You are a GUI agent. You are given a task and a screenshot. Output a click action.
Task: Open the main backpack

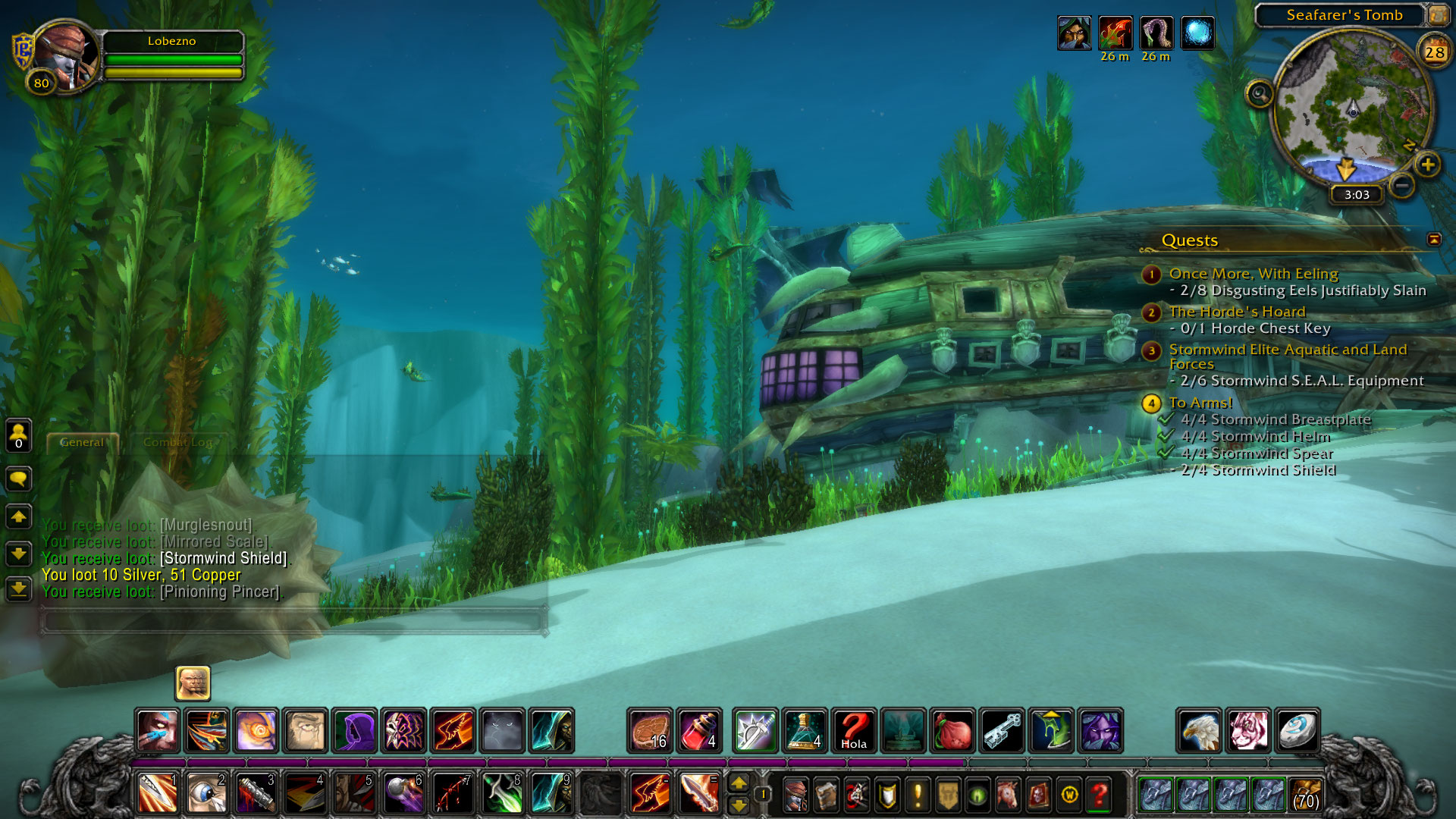1306,795
